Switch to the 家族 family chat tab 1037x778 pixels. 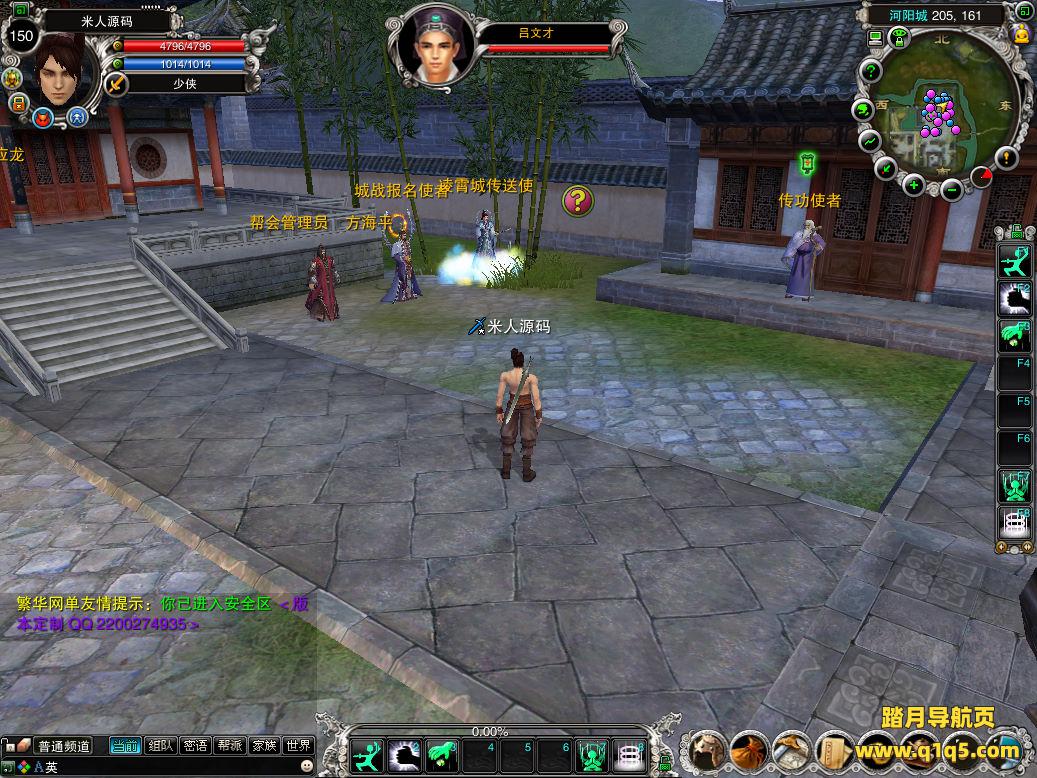pyautogui.click(x=264, y=745)
